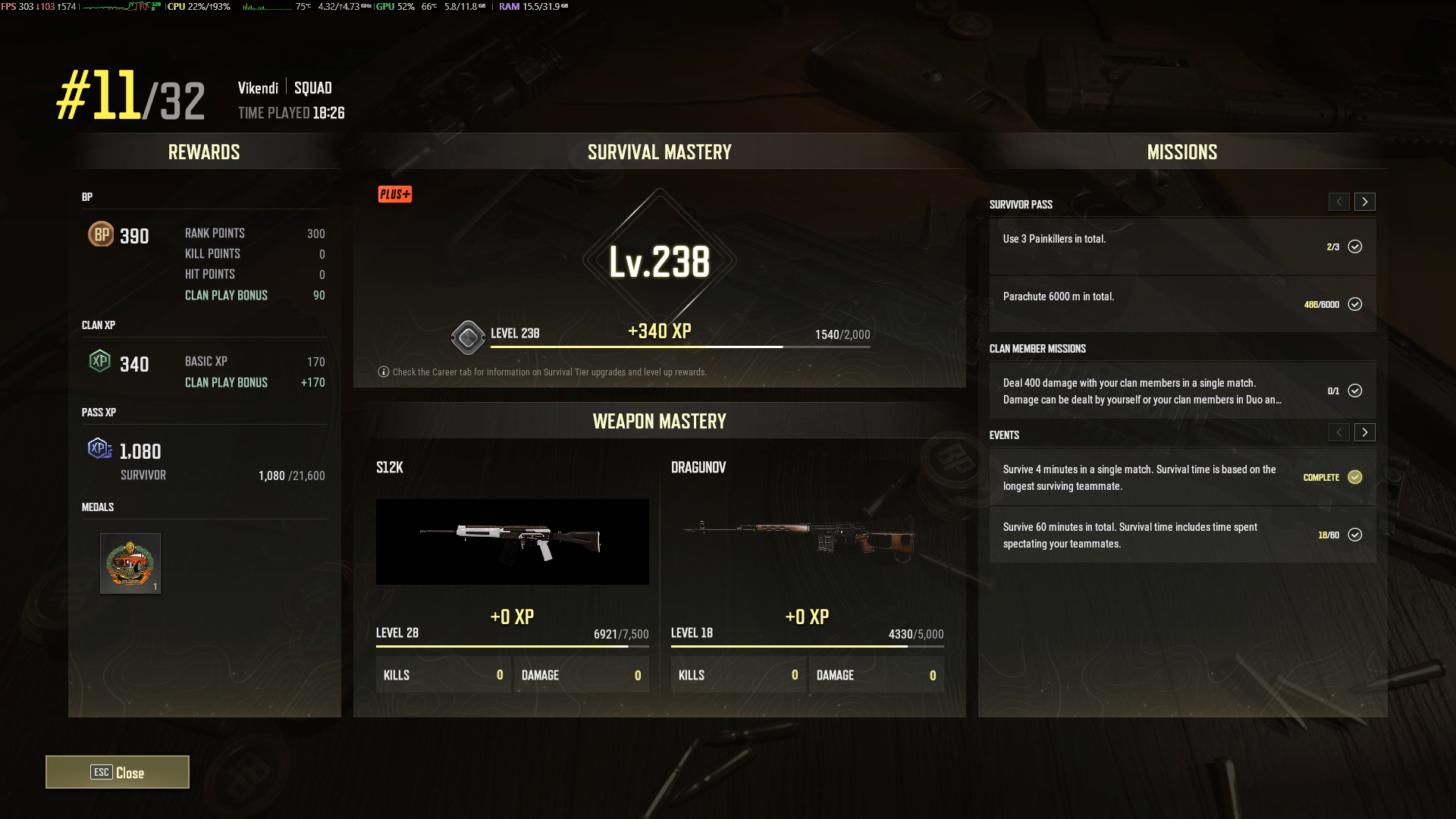
Task: Select the completed 'Survive 4 minutes' event
Action: (1181, 477)
